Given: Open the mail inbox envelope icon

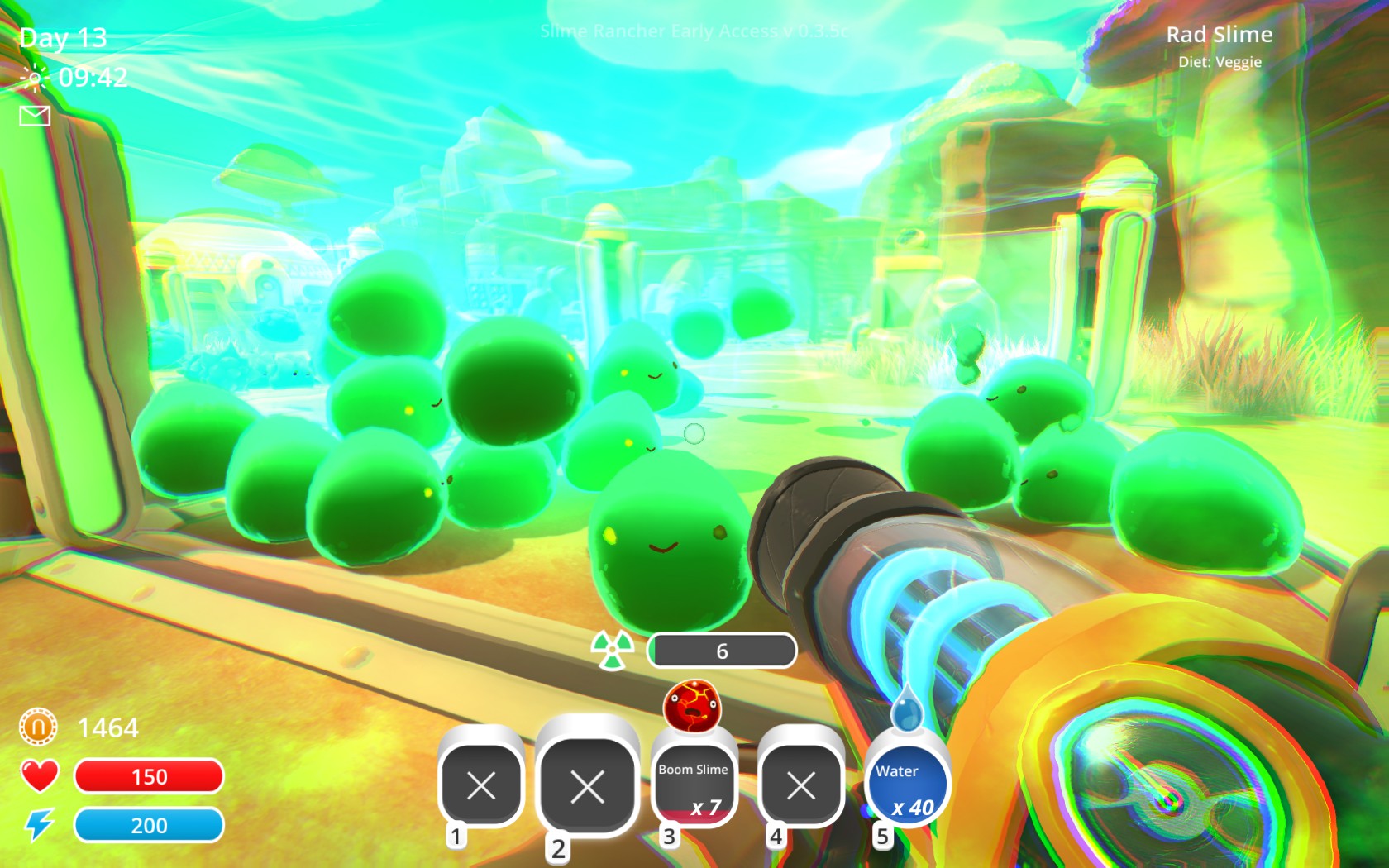Looking at the screenshot, I should (35, 116).
